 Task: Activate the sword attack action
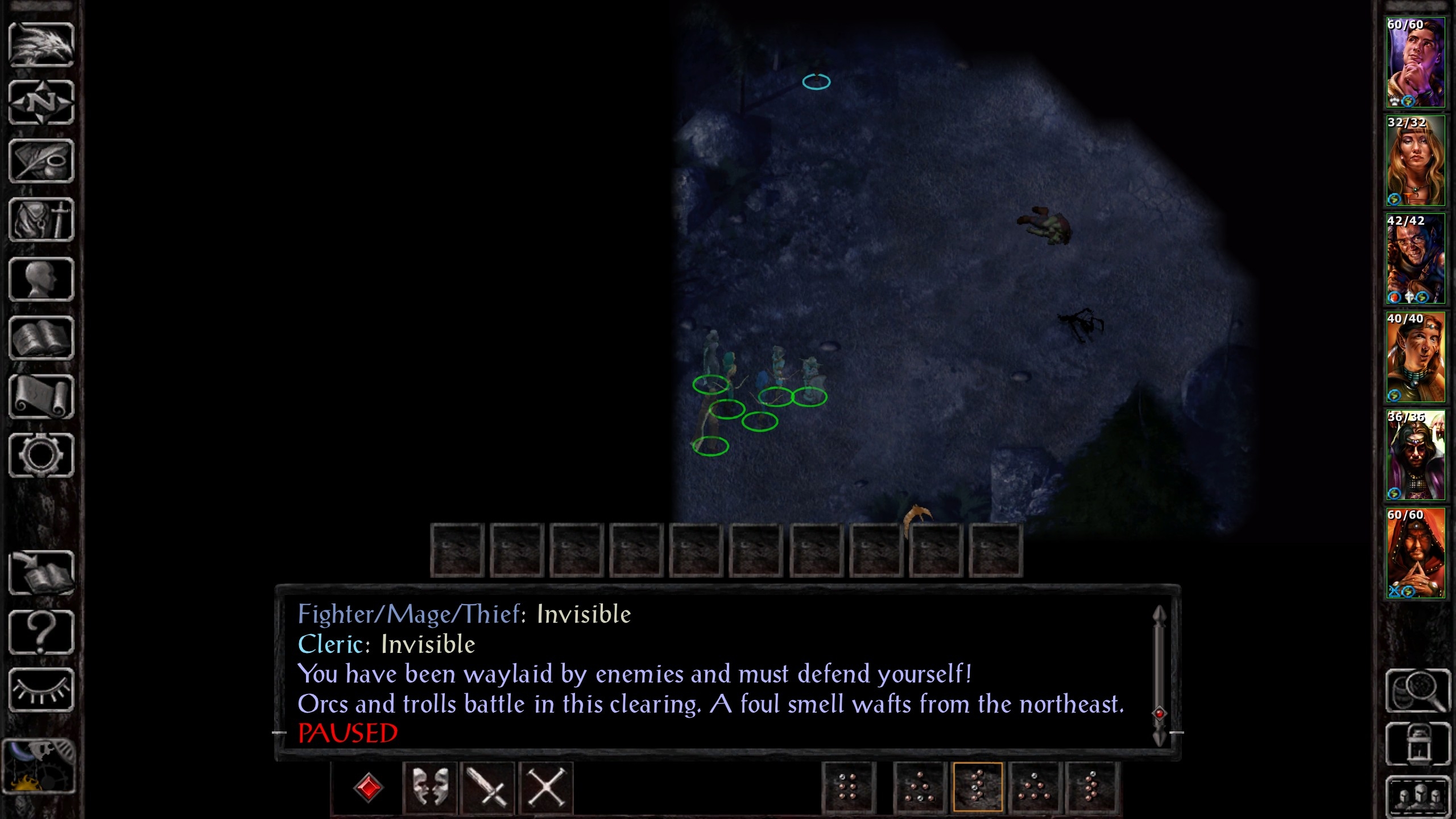(487, 788)
